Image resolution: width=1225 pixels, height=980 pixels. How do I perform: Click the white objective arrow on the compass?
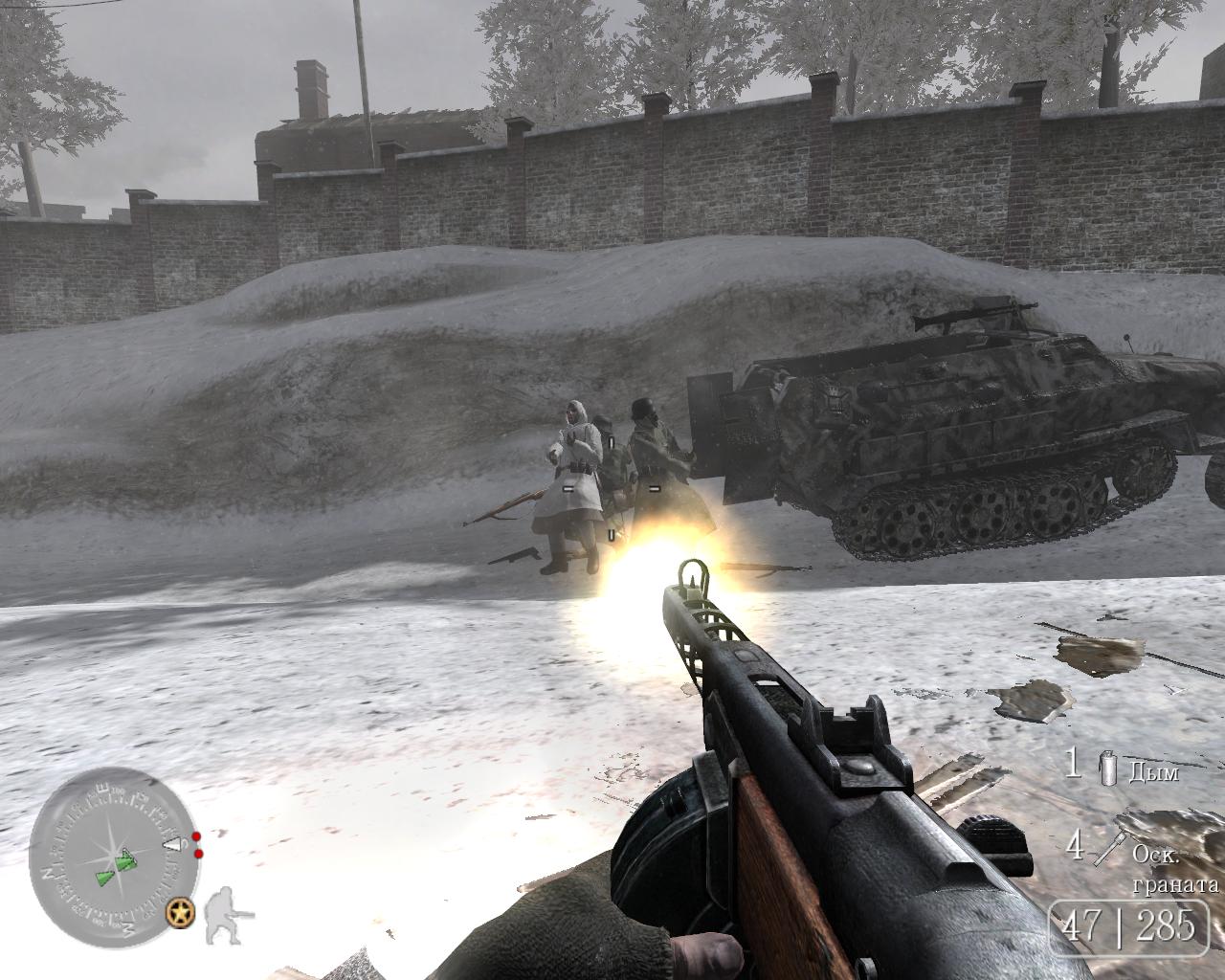tap(172, 843)
